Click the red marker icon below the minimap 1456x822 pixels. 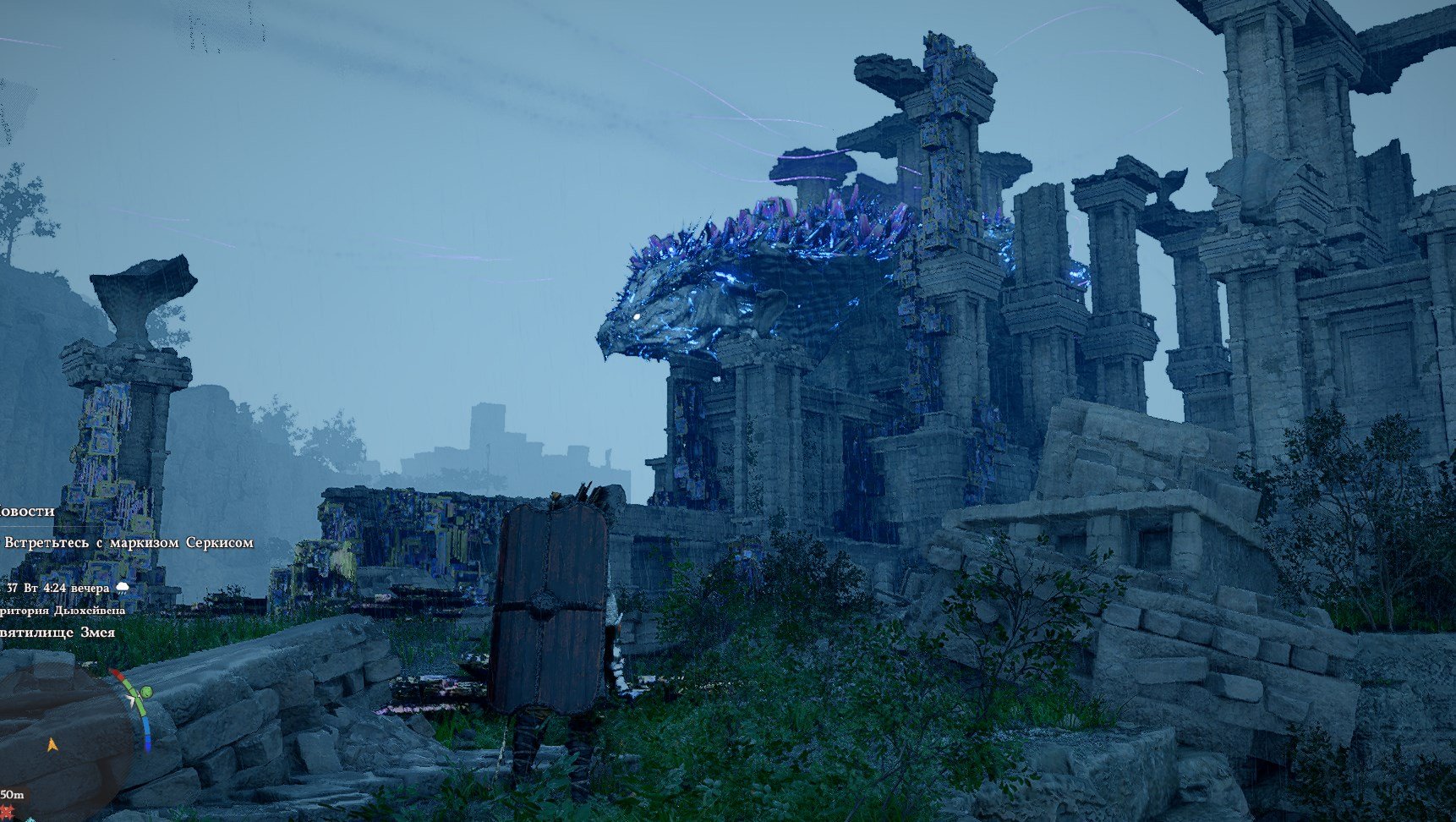8,812
